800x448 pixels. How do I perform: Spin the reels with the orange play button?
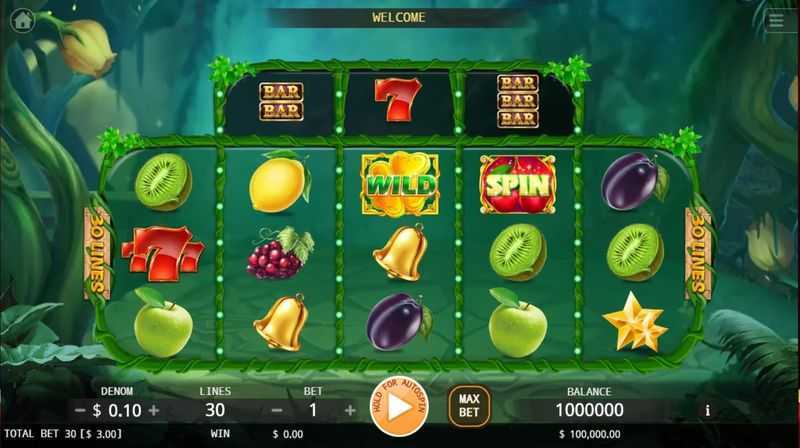click(x=398, y=407)
